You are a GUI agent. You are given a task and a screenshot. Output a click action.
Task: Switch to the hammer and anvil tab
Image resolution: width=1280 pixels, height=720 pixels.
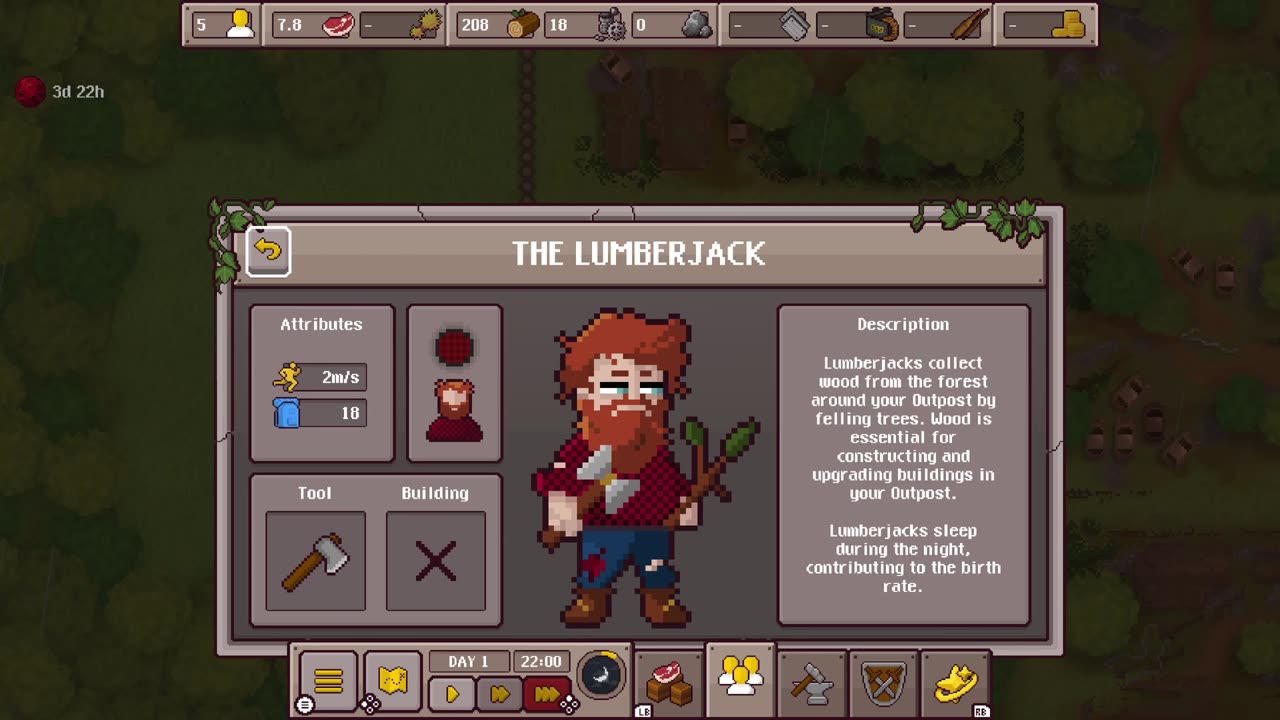point(812,683)
